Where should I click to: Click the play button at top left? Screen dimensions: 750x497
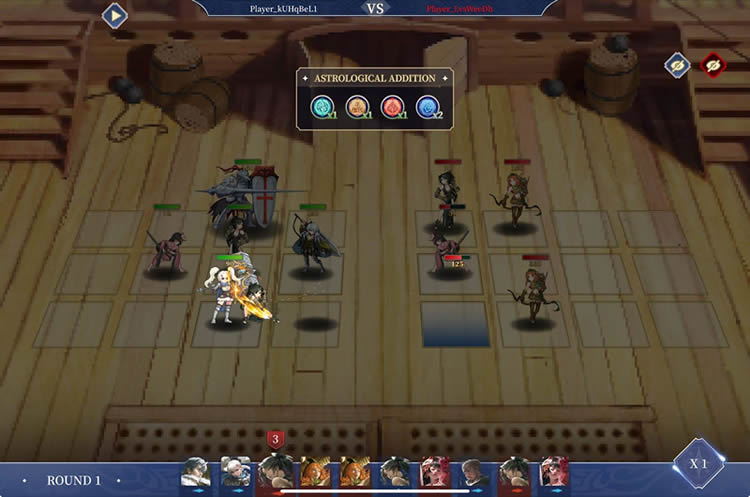tap(115, 16)
